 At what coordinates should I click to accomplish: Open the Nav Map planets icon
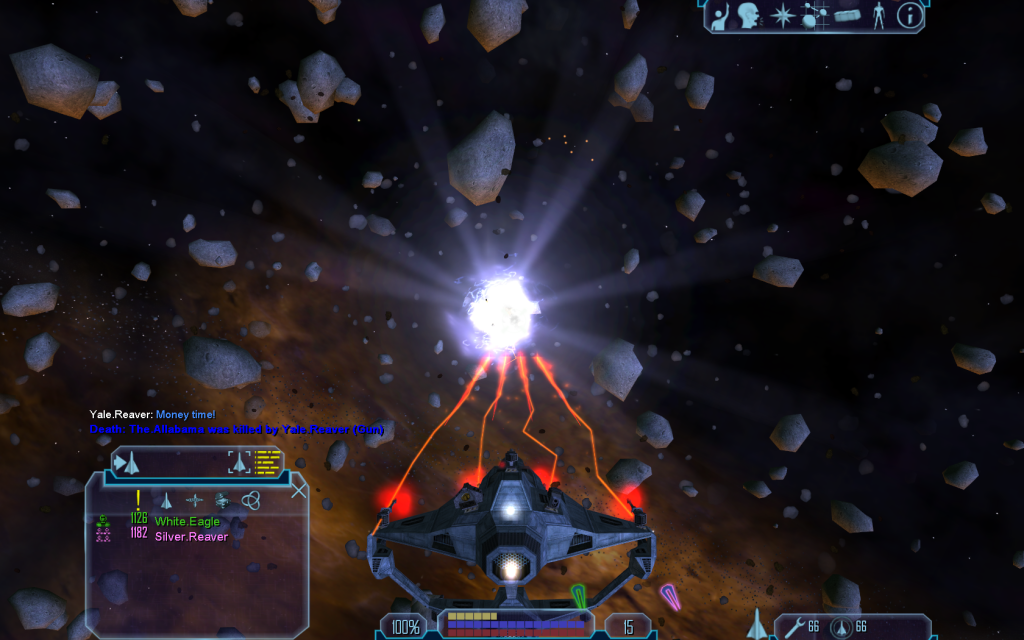coord(814,15)
